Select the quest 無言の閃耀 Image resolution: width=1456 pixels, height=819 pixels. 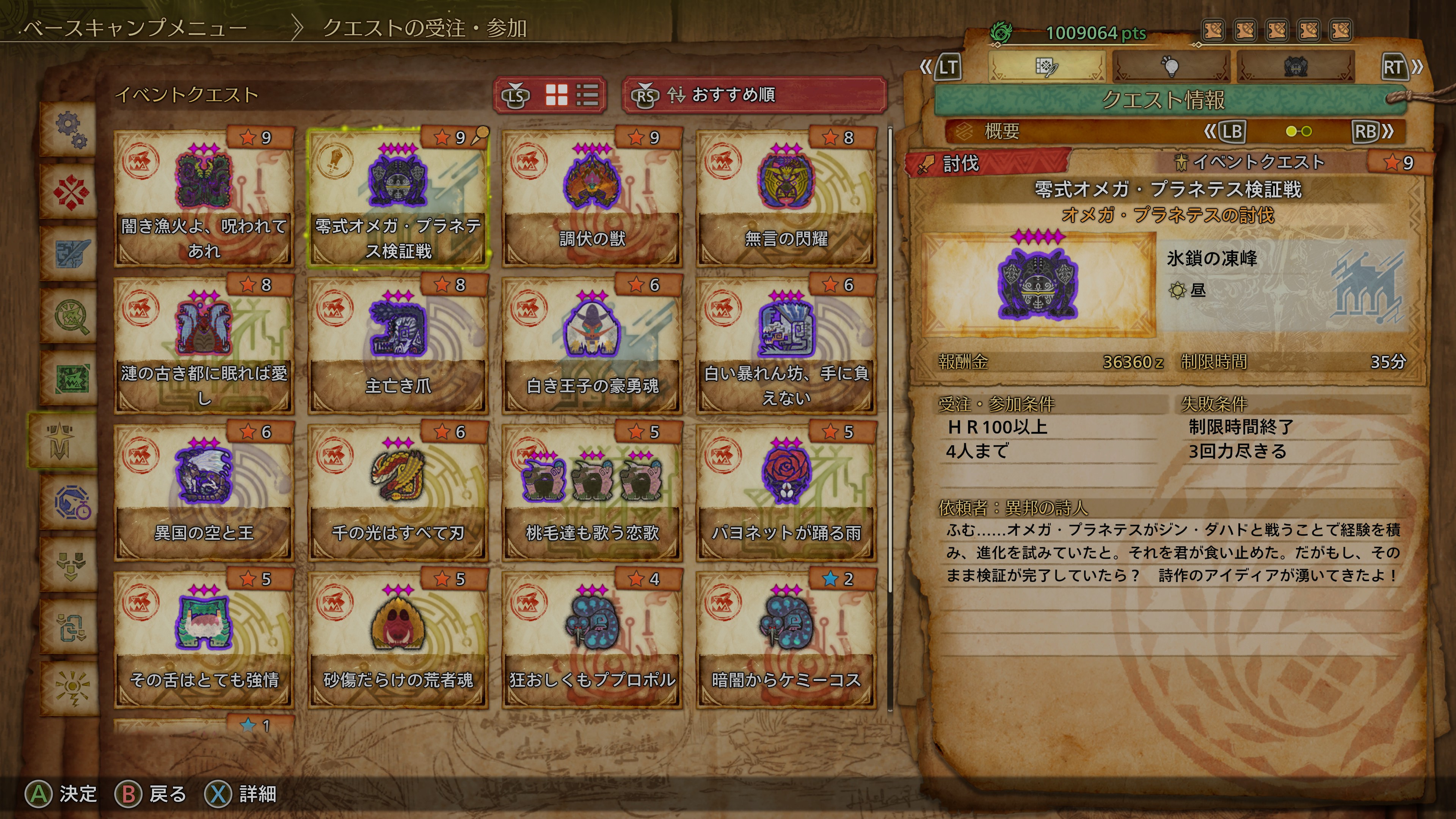[786, 198]
